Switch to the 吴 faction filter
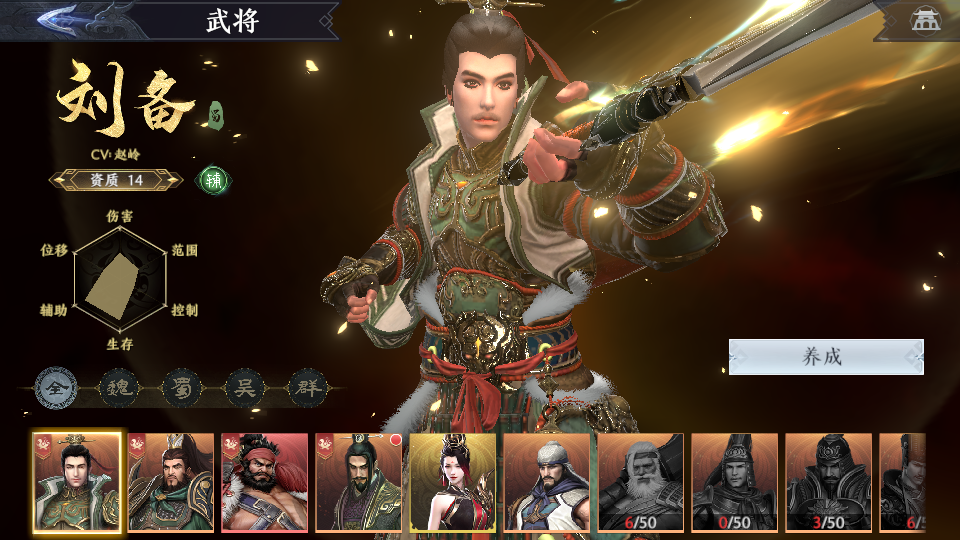Image resolution: width=960 pixels, height=540 pixels. (x=244, y=387)
